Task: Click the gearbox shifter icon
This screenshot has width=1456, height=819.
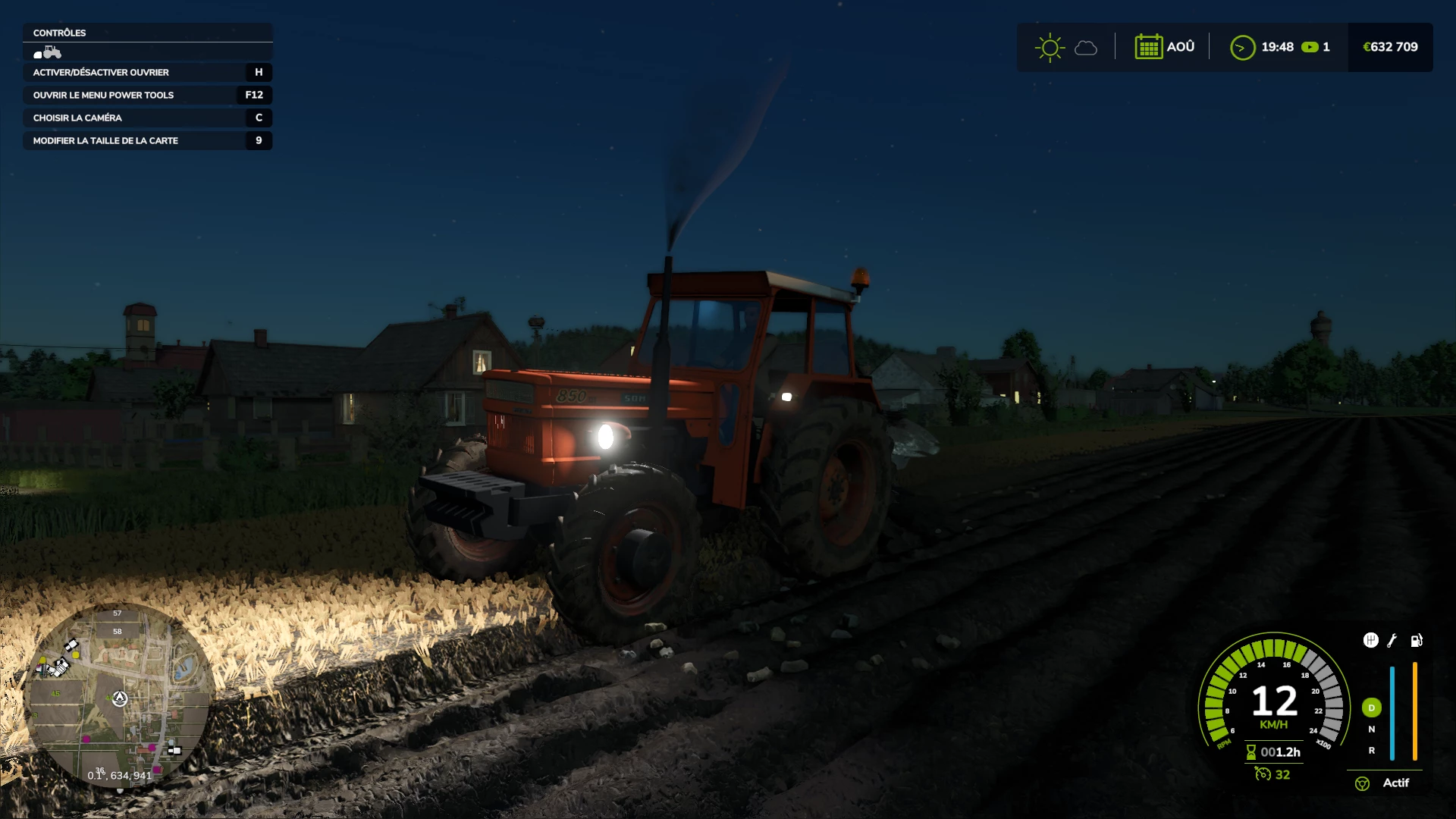Action: (1370, 640)
